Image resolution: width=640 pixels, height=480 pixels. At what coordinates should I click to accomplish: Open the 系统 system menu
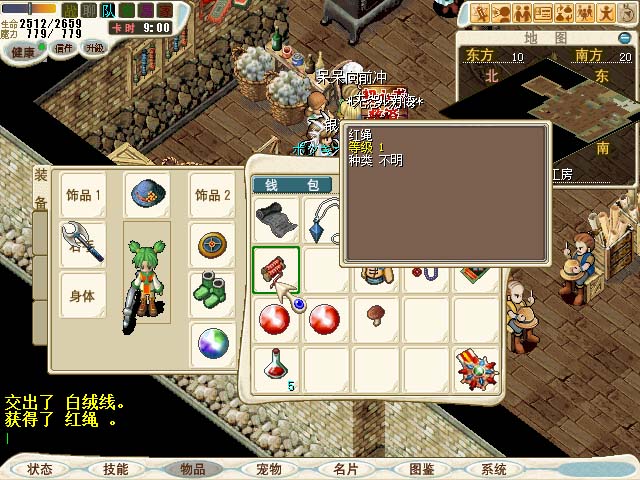(x=494, y=469)
